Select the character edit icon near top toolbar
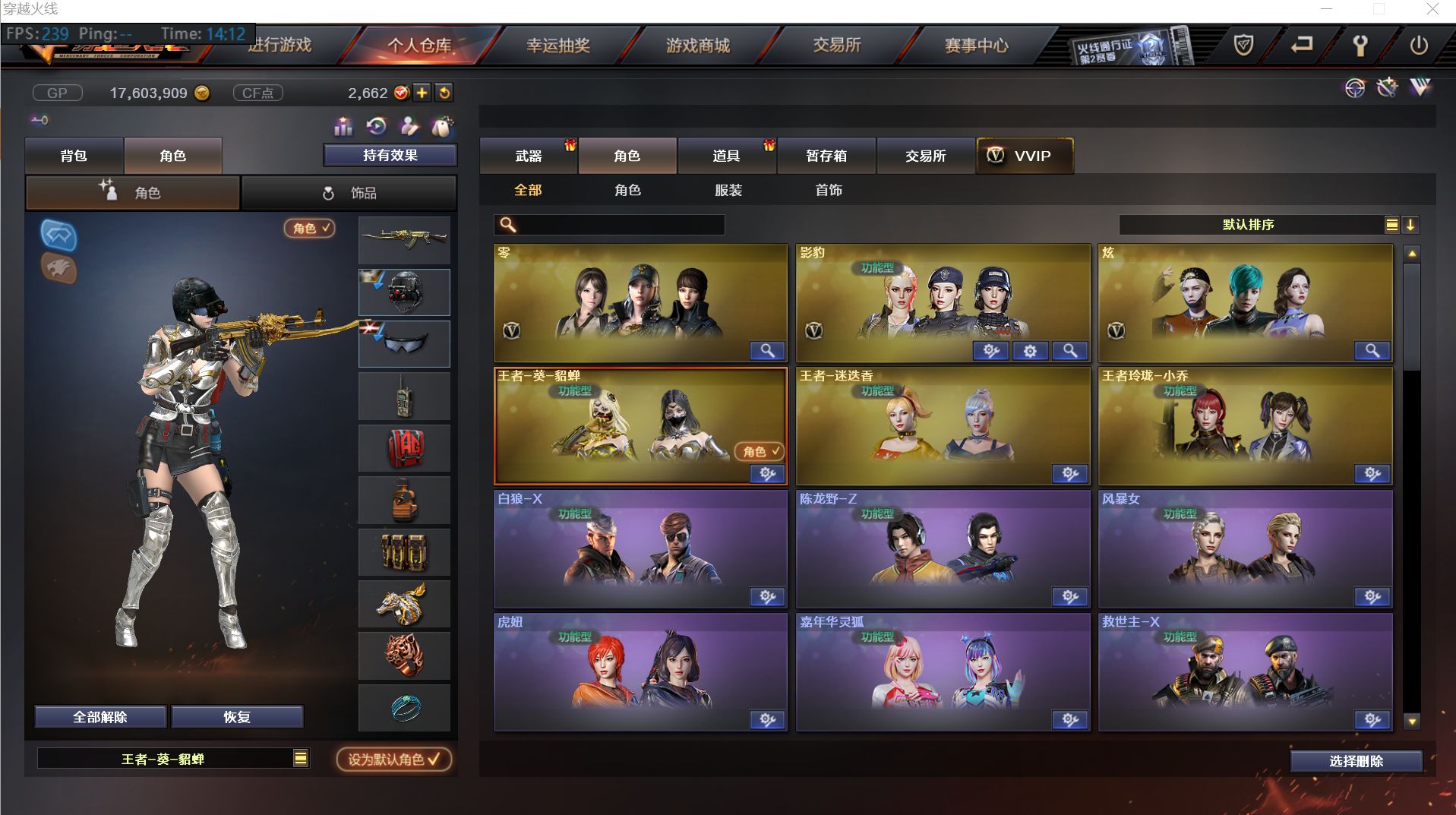Image resolution: width=1456 pixels, height=815 pixels. click(x=407, y=127)
